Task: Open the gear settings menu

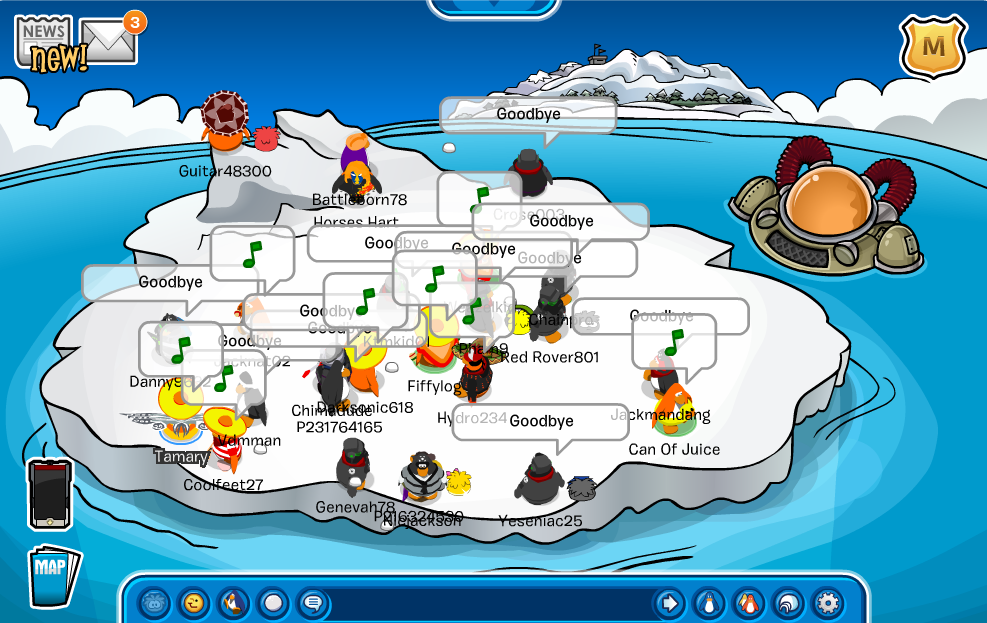Action: click(827, 603)
